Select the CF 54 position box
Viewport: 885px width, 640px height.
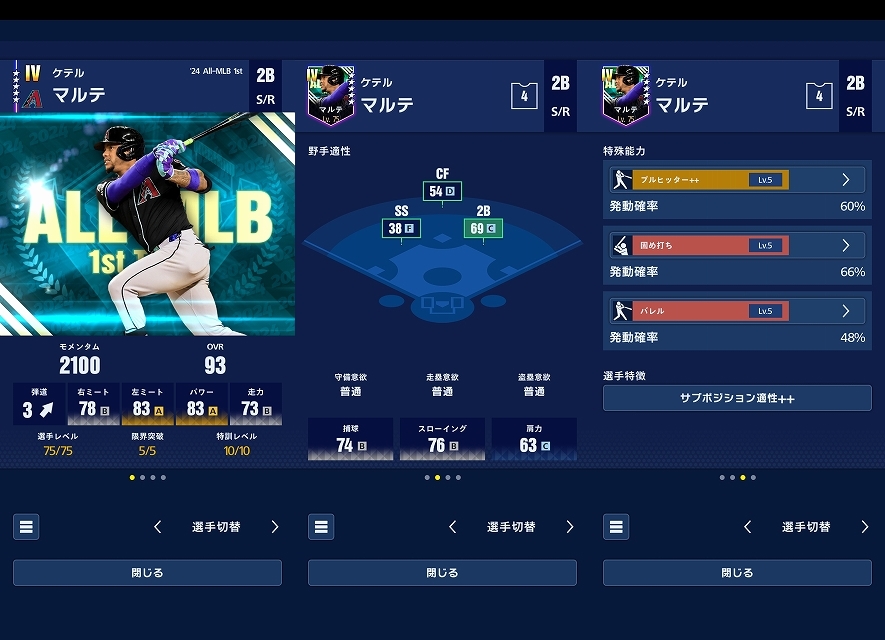442,191
